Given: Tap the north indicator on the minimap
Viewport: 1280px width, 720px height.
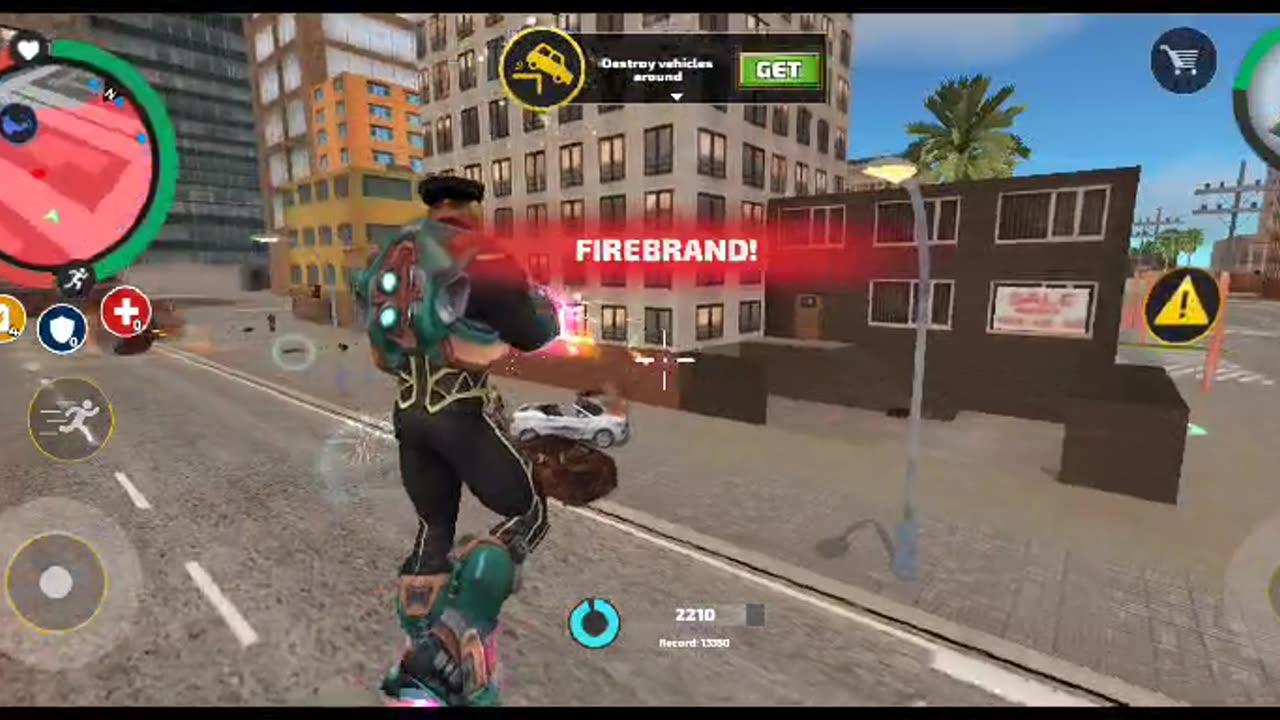Looking at the screenshot, I should pyautogui.click(x=110, y=95).
